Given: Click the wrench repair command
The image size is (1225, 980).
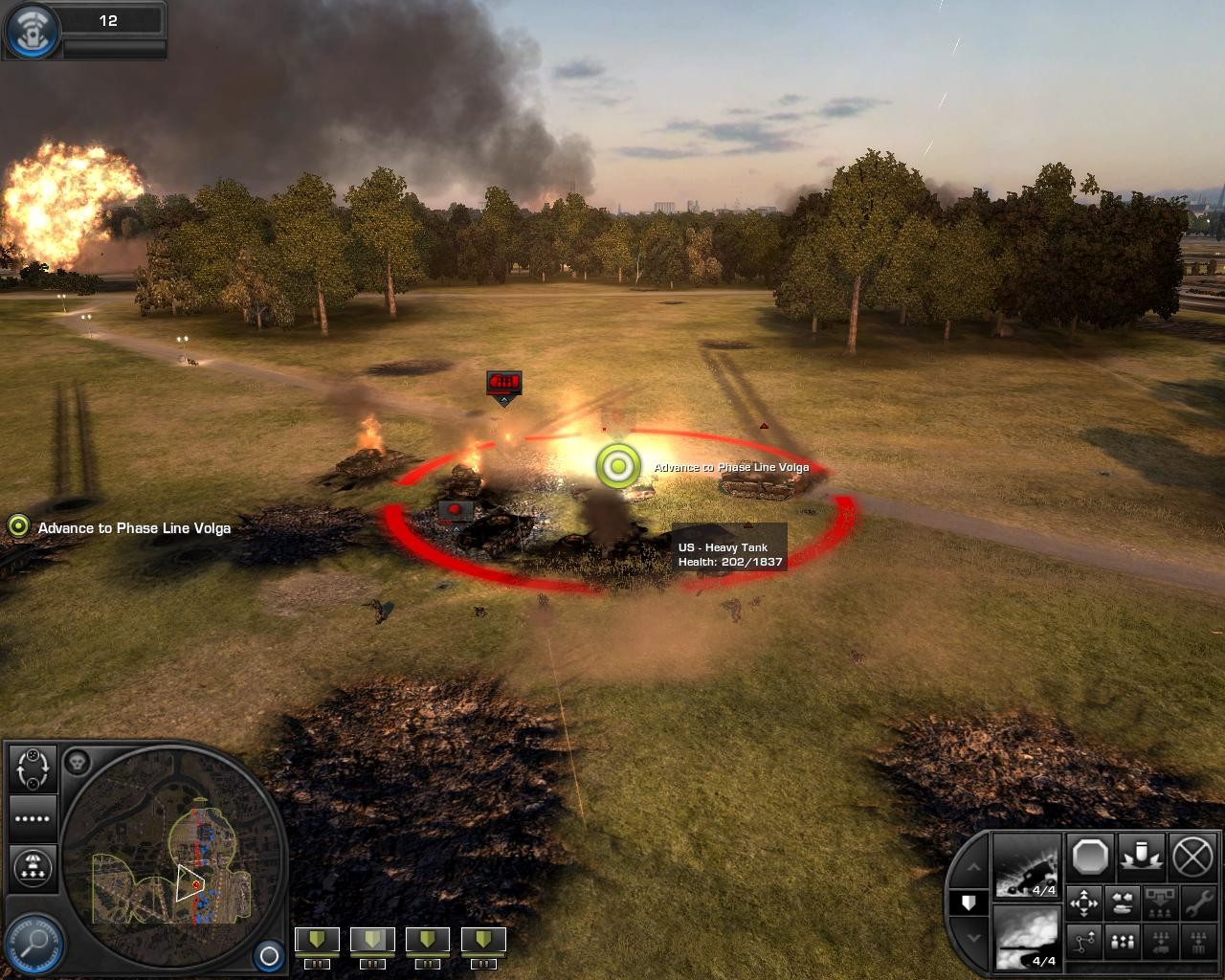Looking at the screenshot, I should pyautogui.click(x=1196, y=902).
